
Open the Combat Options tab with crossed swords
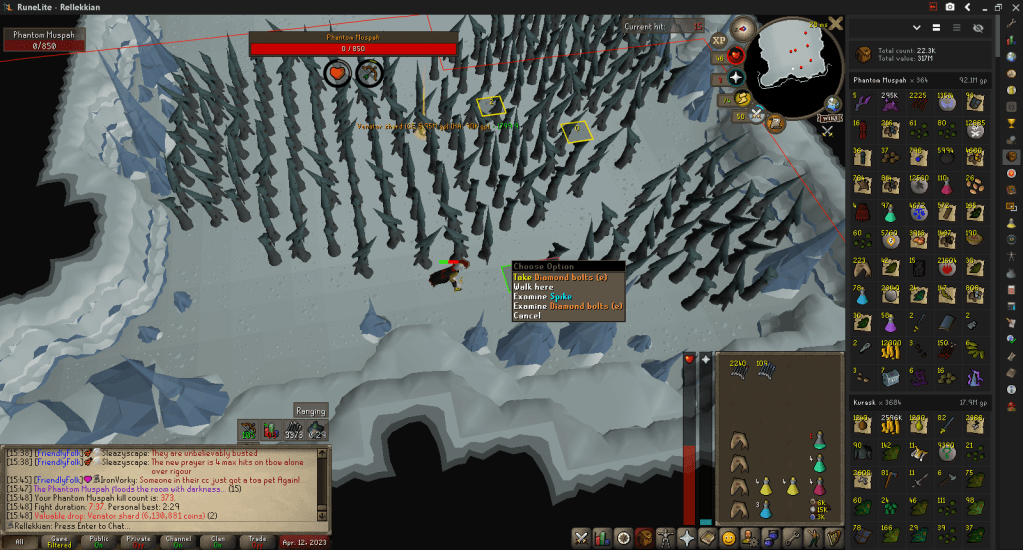pos(580,538)
